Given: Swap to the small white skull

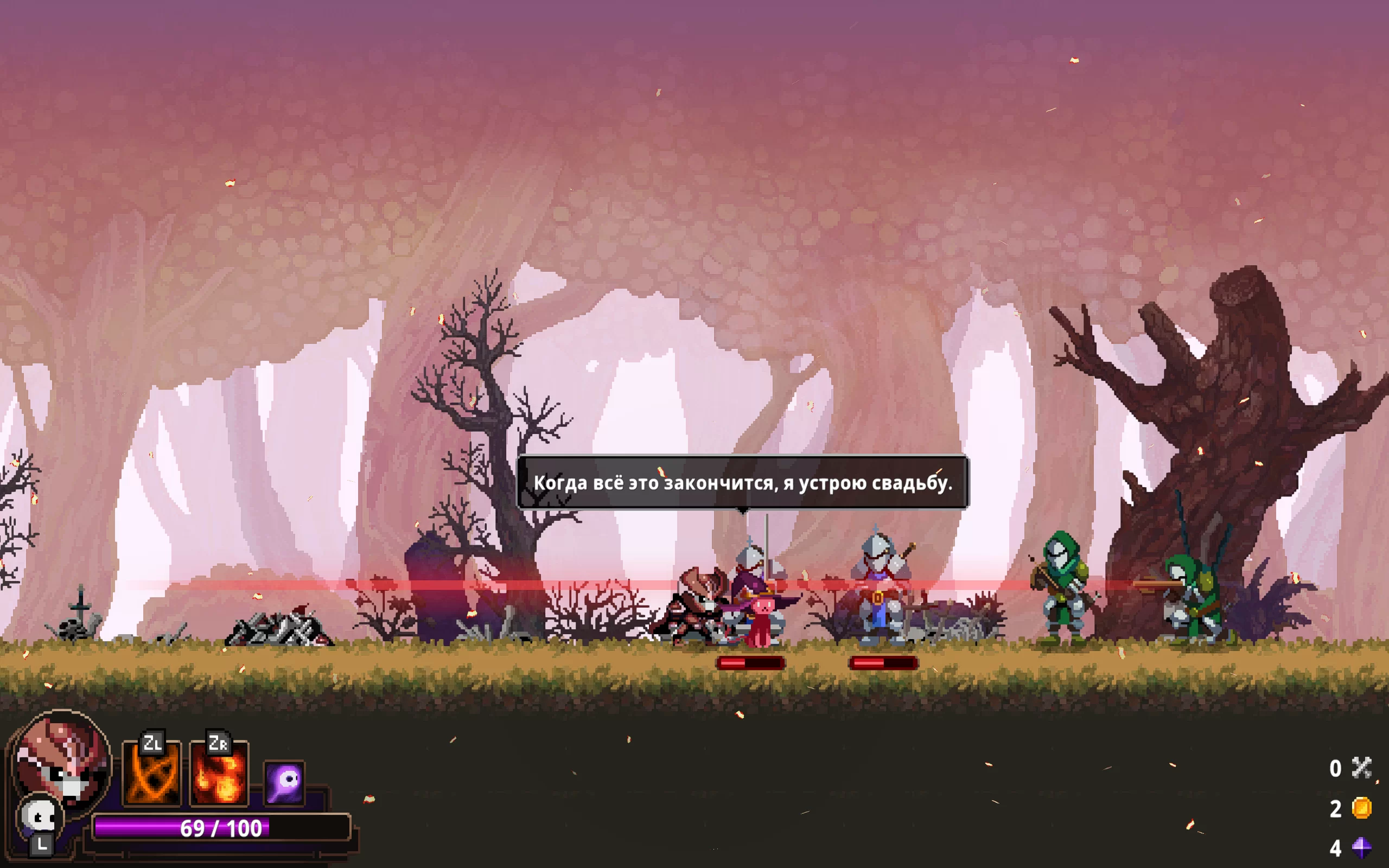Looking at the screenshot, I should tap(39, 817).
